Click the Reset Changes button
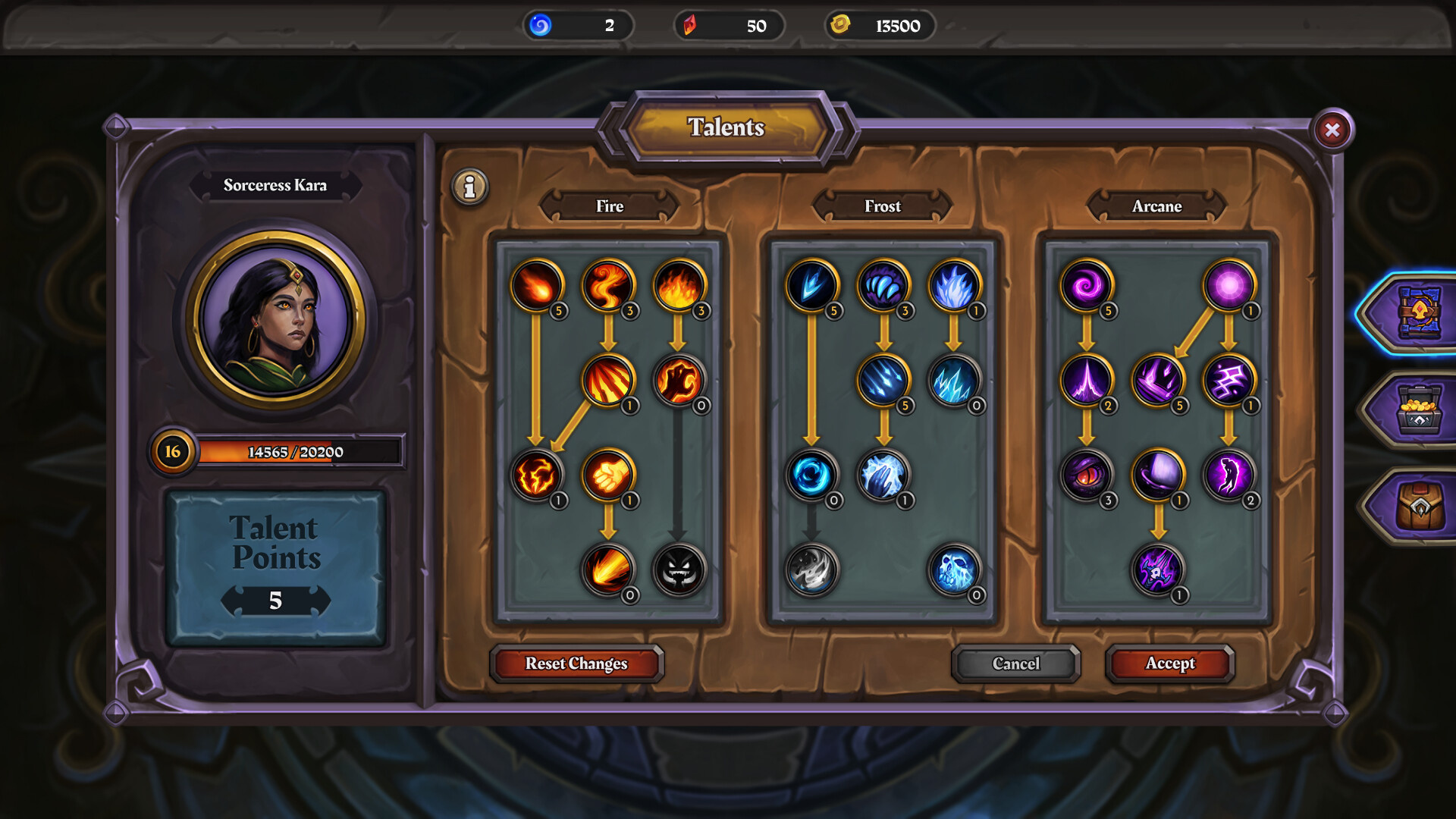Viewport: 1456px width, 819px height. click(577, 664)
